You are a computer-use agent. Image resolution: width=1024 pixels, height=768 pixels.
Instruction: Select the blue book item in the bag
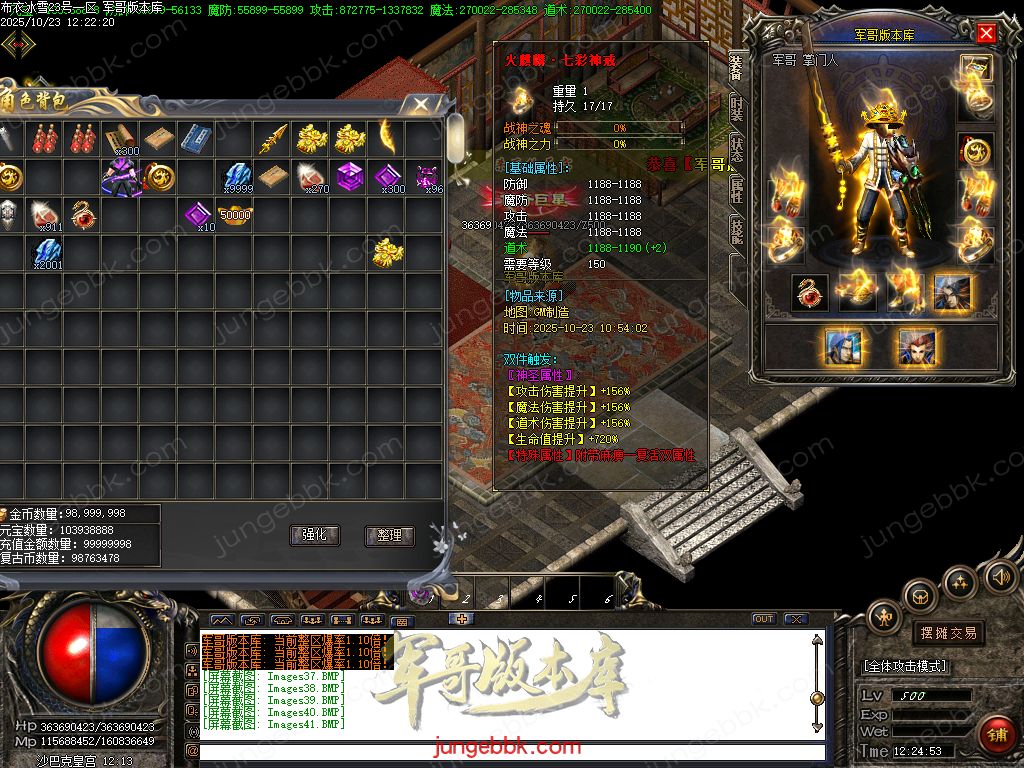pos(196,139)
